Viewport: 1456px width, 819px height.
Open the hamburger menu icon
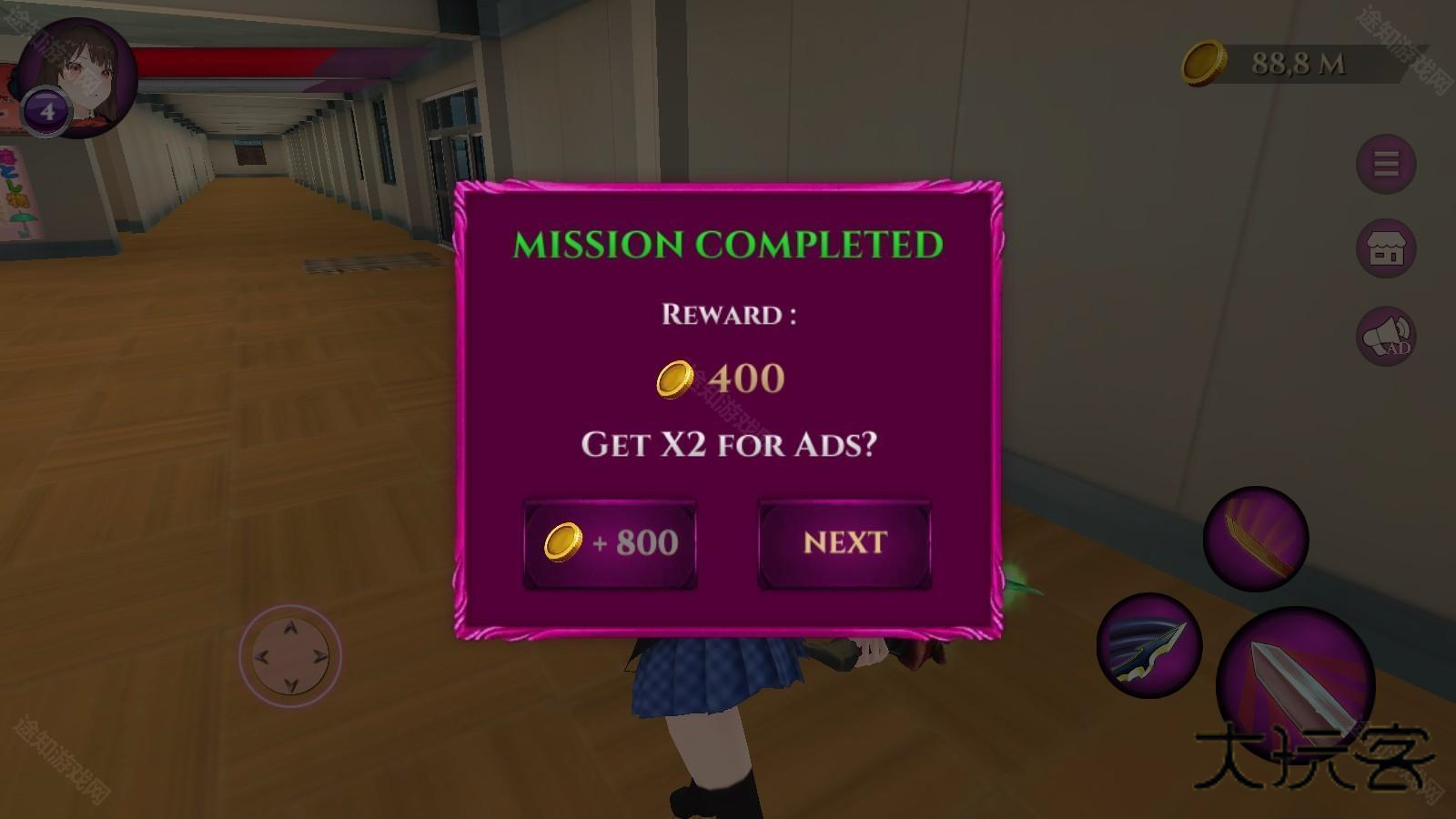(x=1386, y=165)
